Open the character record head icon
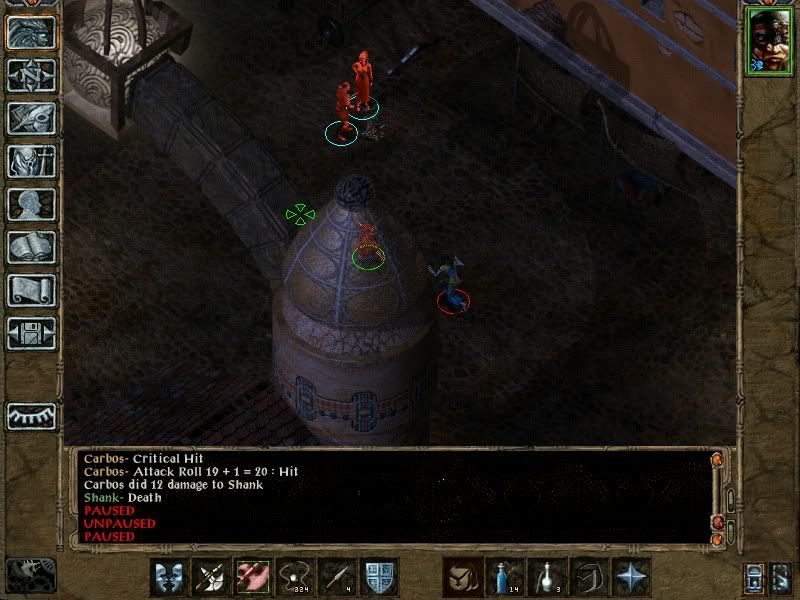This screenshot has width=800, height=600. [x=32, y=204]
